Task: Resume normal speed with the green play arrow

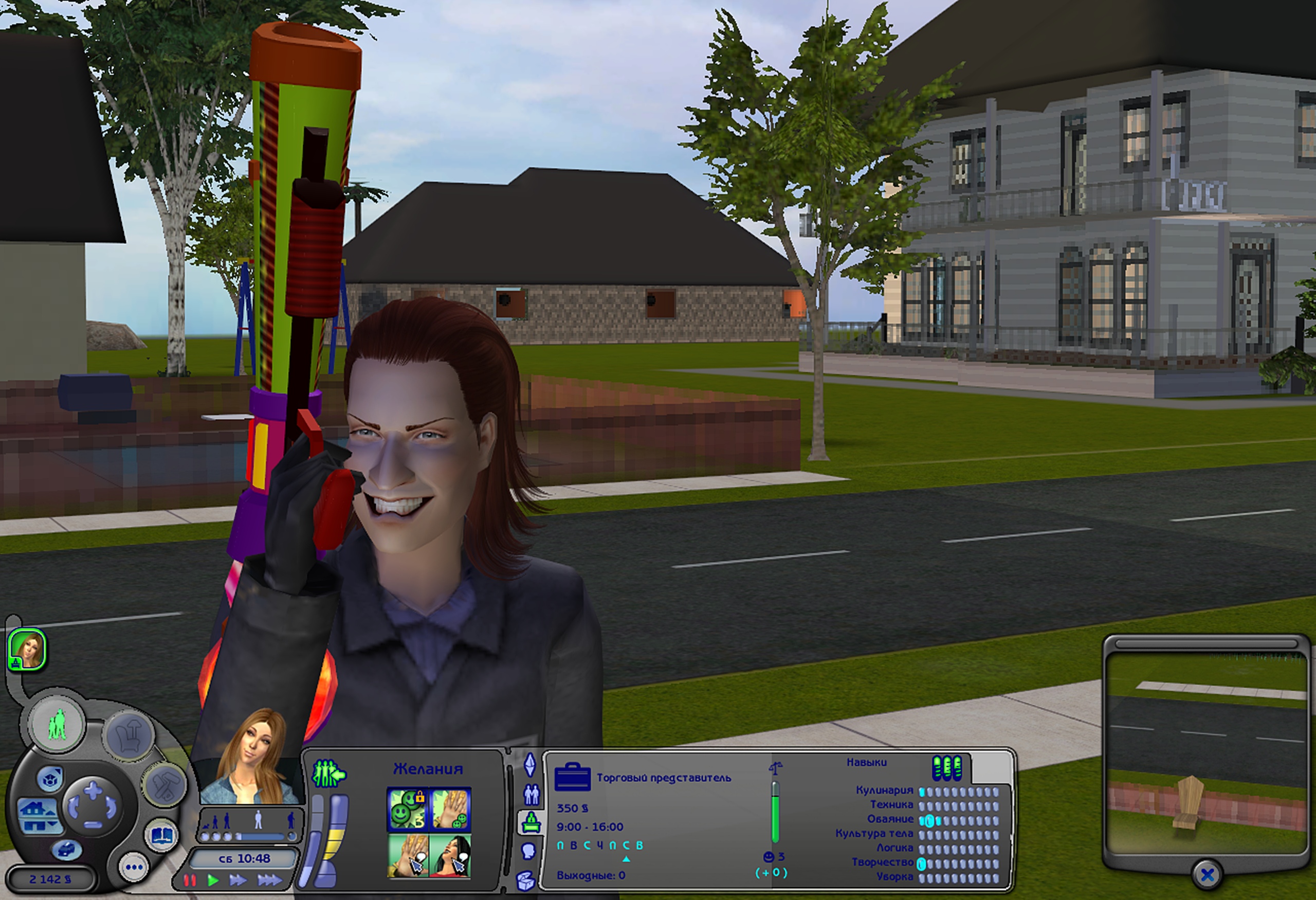Action: [213, 880]
